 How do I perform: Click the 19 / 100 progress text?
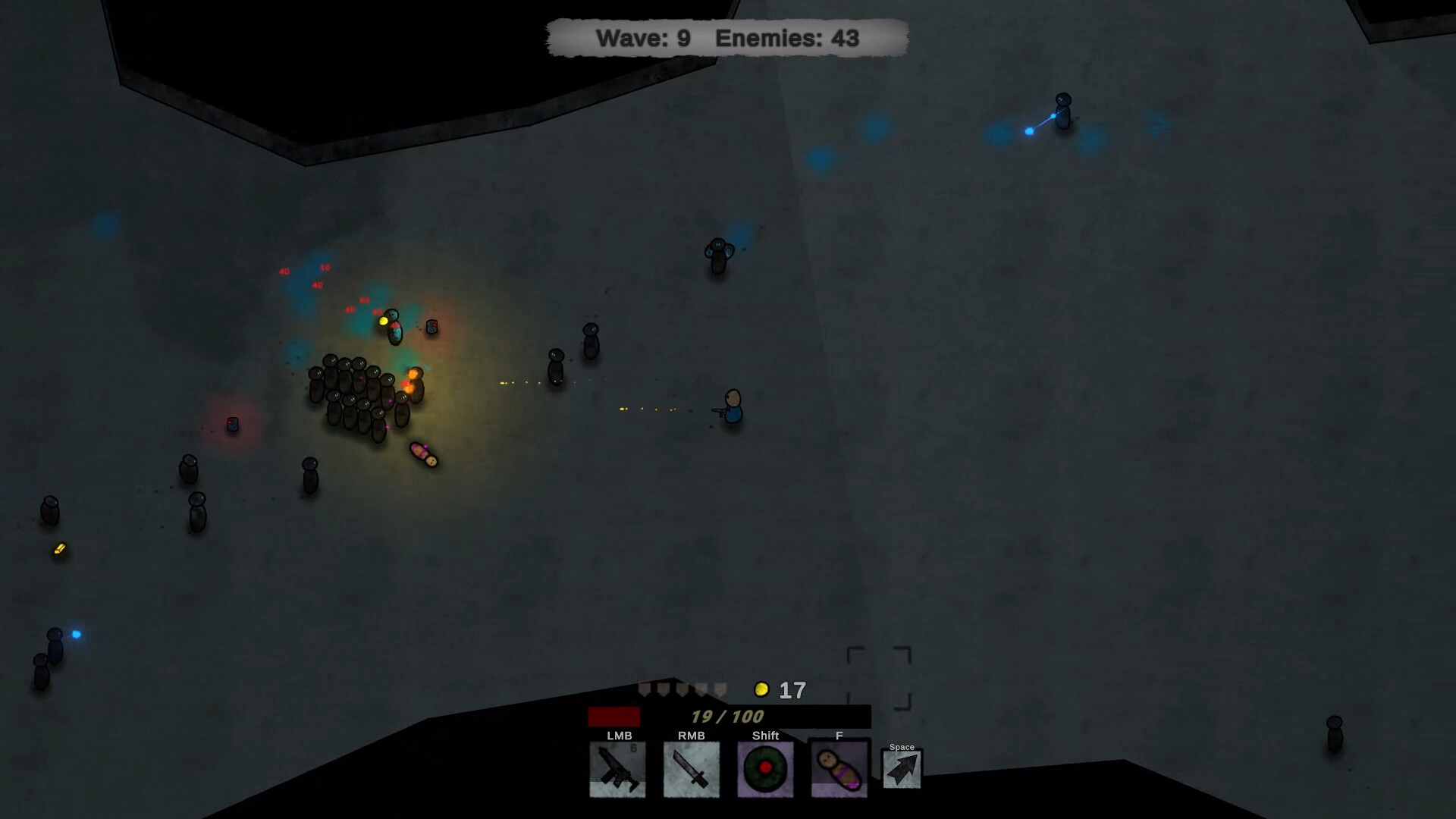(x=726, y=717)
